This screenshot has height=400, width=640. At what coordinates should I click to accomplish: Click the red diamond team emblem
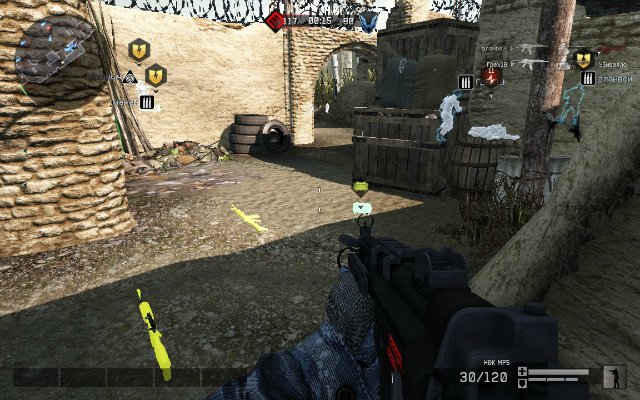[x=275, y=19]
